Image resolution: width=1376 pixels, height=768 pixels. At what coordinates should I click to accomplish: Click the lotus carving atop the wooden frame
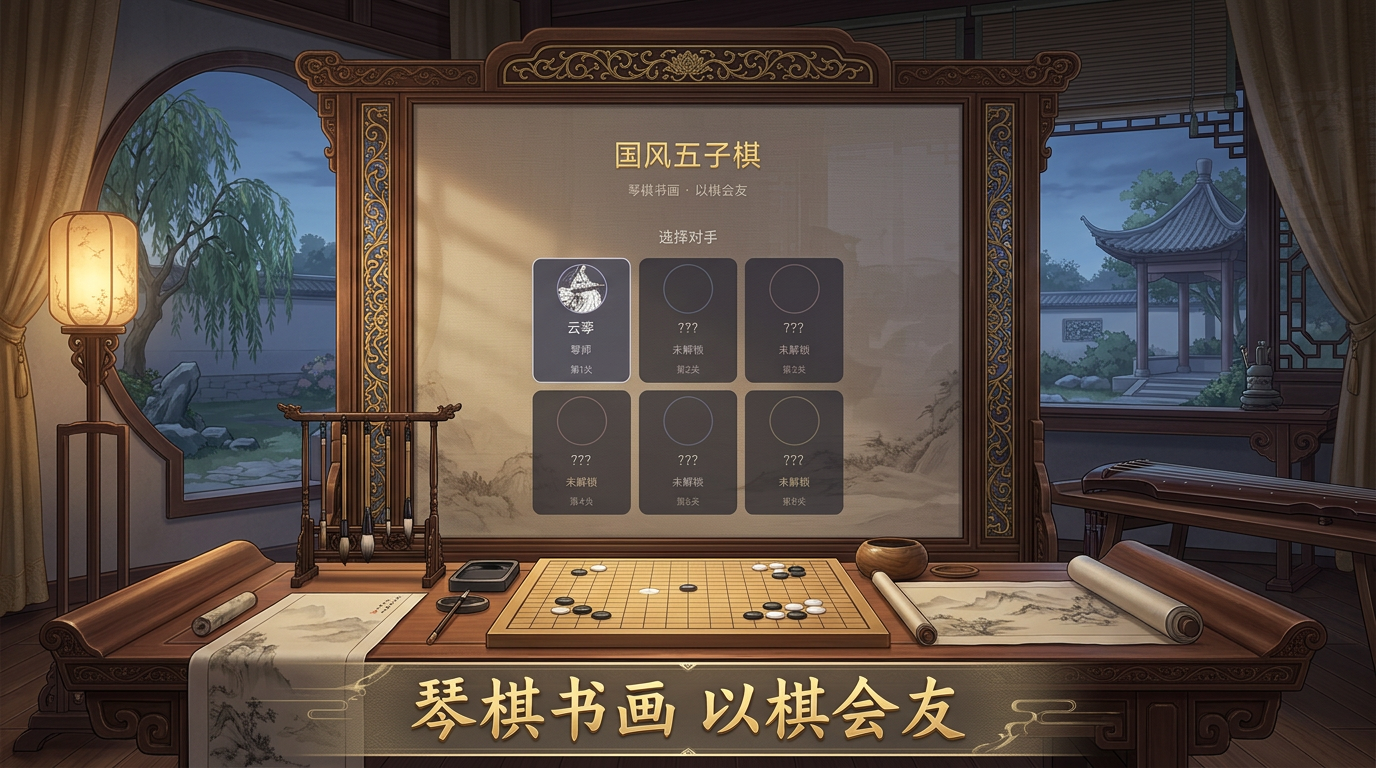688,62
